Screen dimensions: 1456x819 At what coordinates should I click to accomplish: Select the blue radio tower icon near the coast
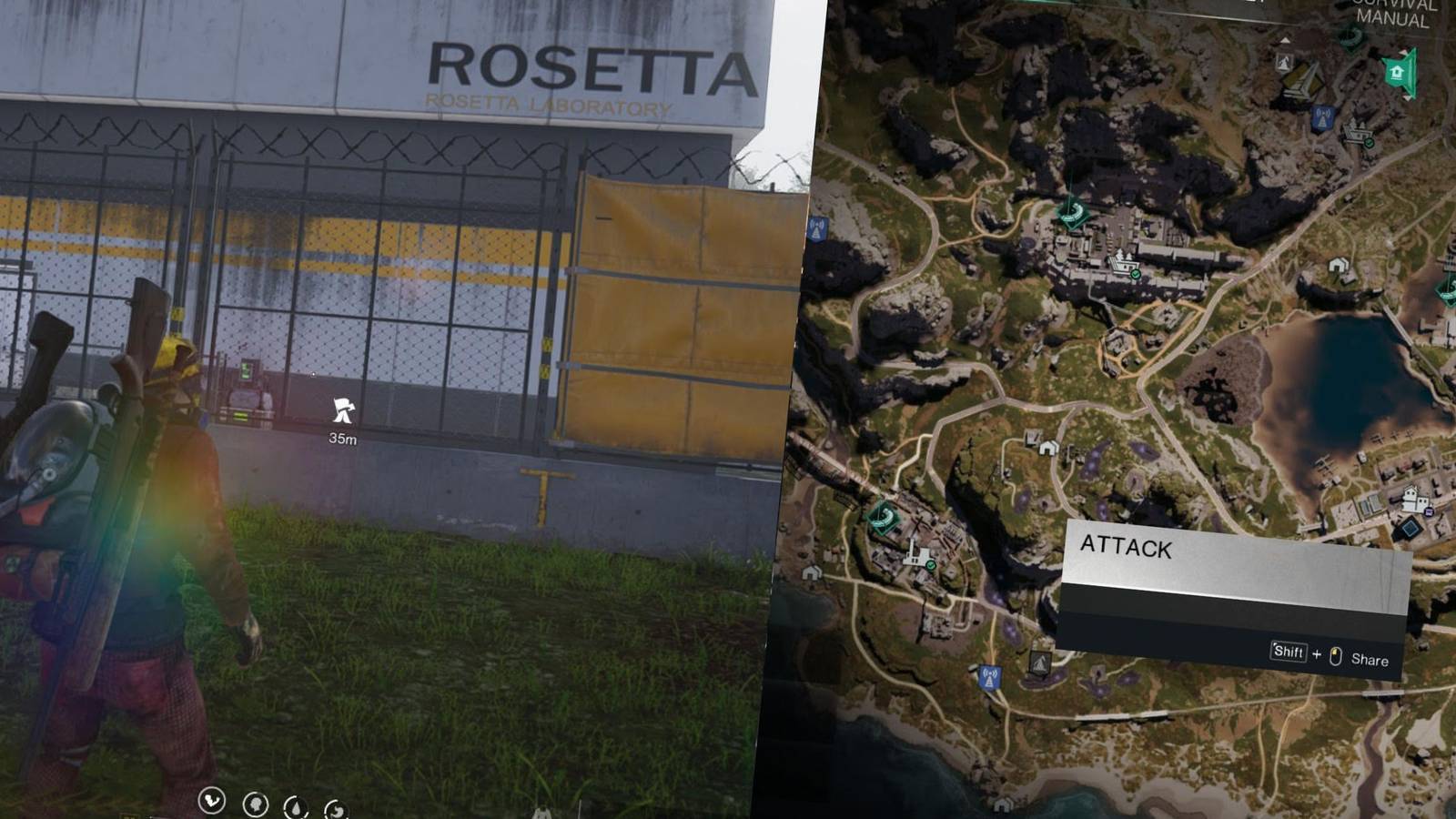click(992, 678)
